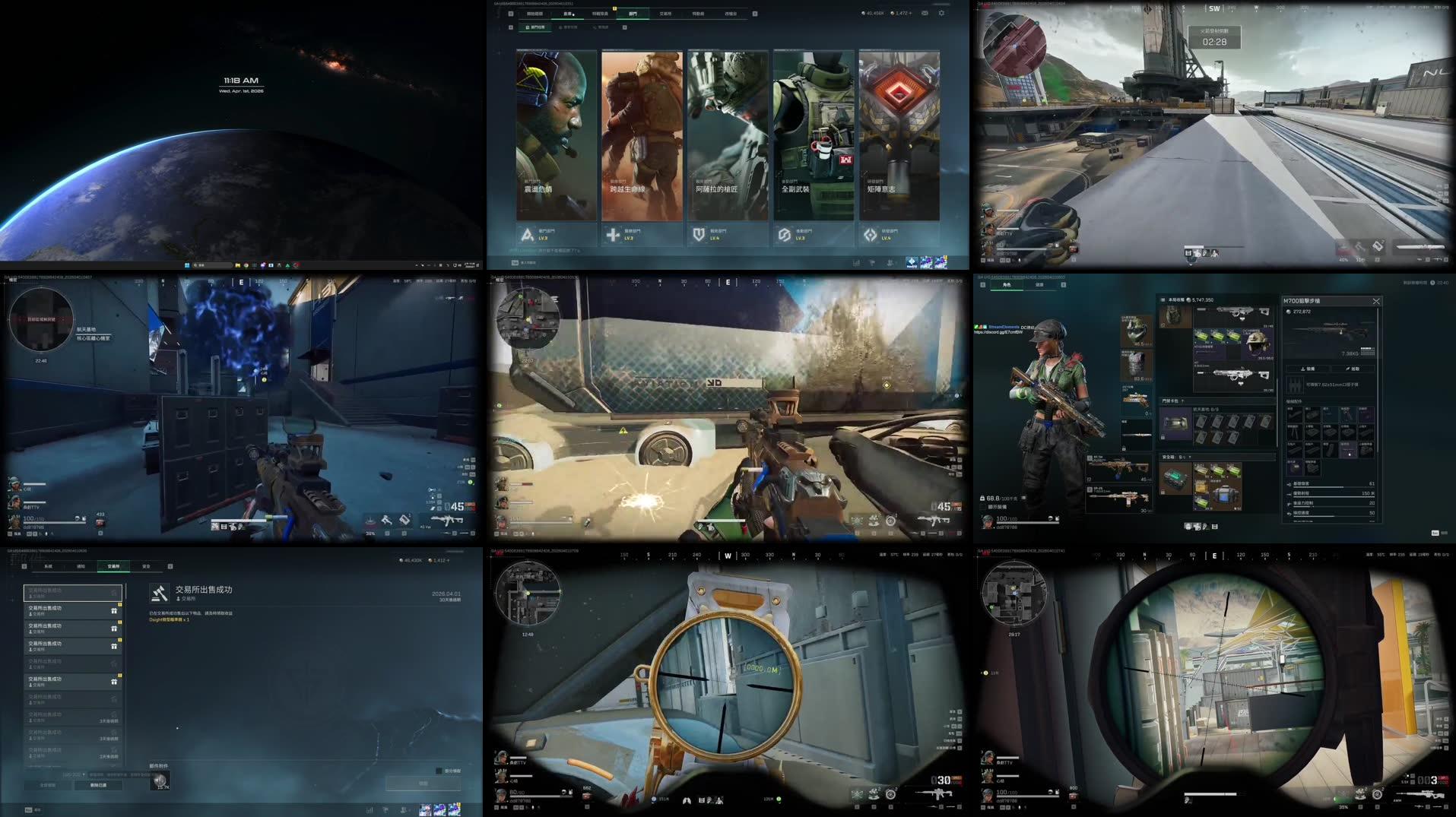Viewport: 1456px width, 817px height.
Task: Click the auction hammer icon on the mail detail
Action: tap(159, 593)
